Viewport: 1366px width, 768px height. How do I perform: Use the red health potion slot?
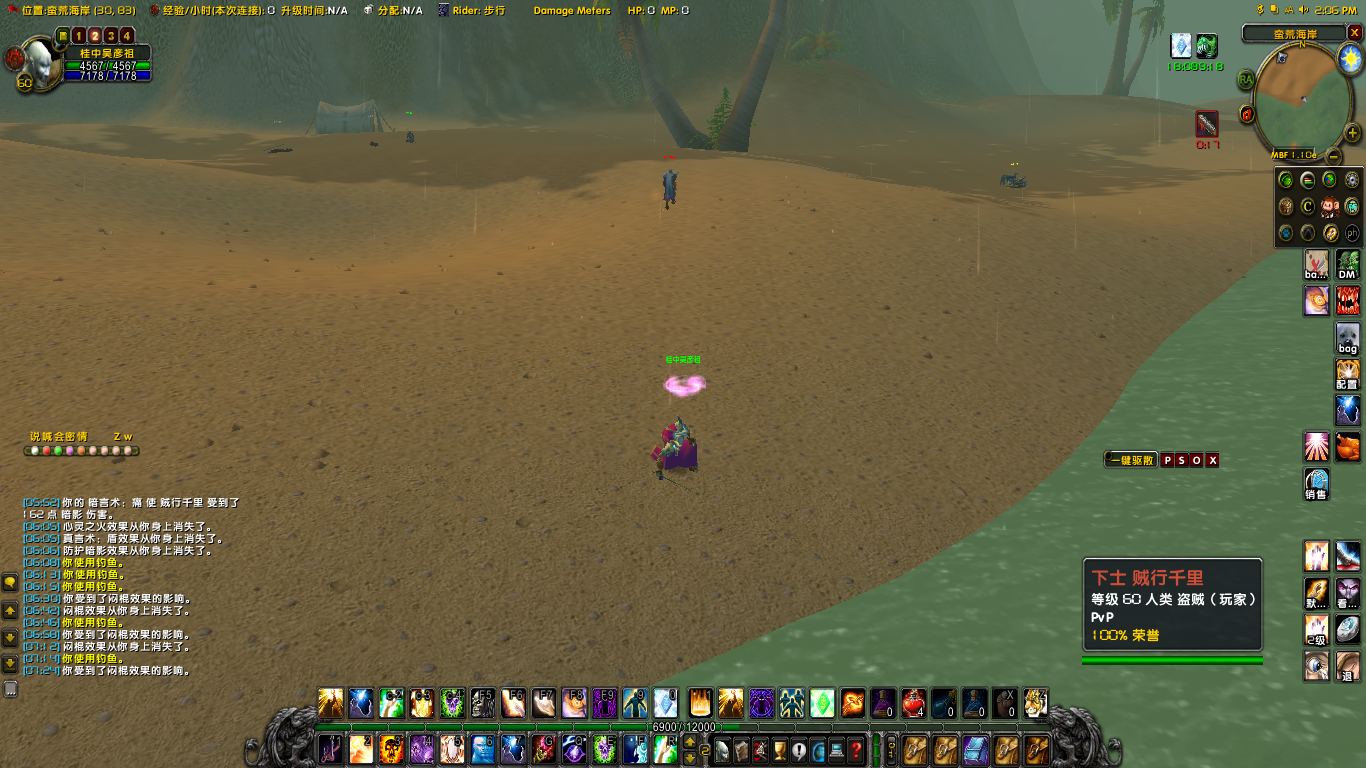point(913,703)
